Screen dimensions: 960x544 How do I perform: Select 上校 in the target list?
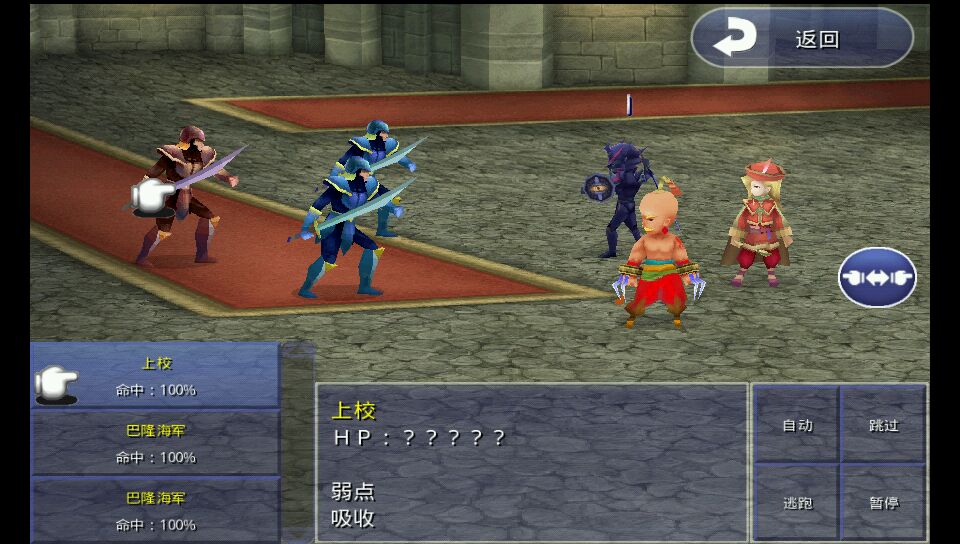coord(156,376)
